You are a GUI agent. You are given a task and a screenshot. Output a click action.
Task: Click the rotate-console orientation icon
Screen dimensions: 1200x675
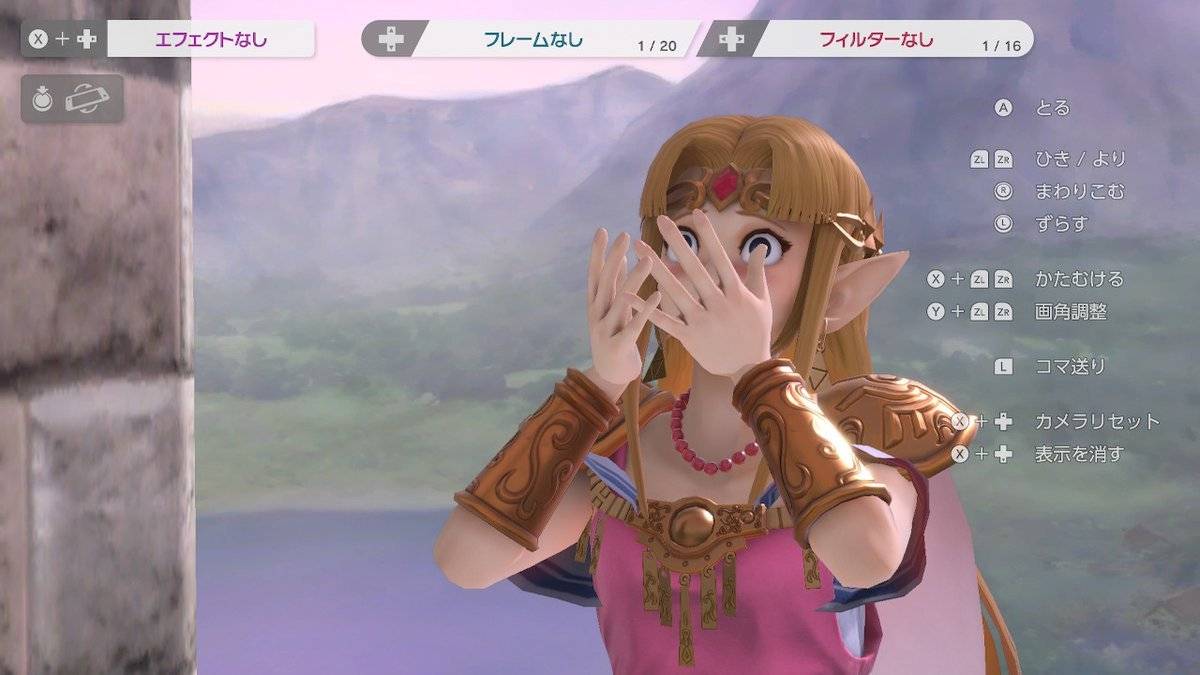pyautogui.click(x=86, y=99)
